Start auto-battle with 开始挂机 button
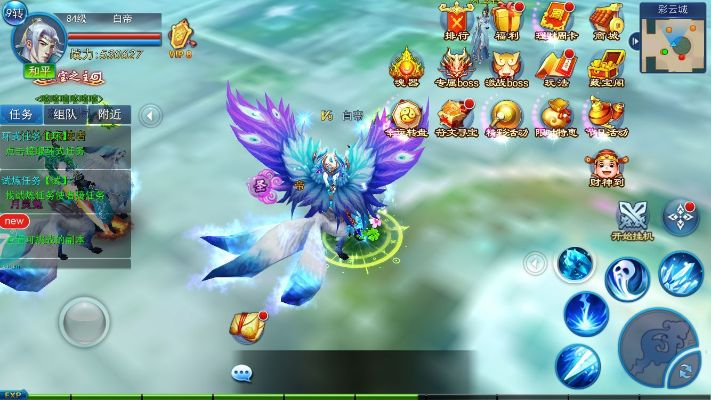Image resolution: width=711 pixels, height=400 pixels. tap(632, 219)
